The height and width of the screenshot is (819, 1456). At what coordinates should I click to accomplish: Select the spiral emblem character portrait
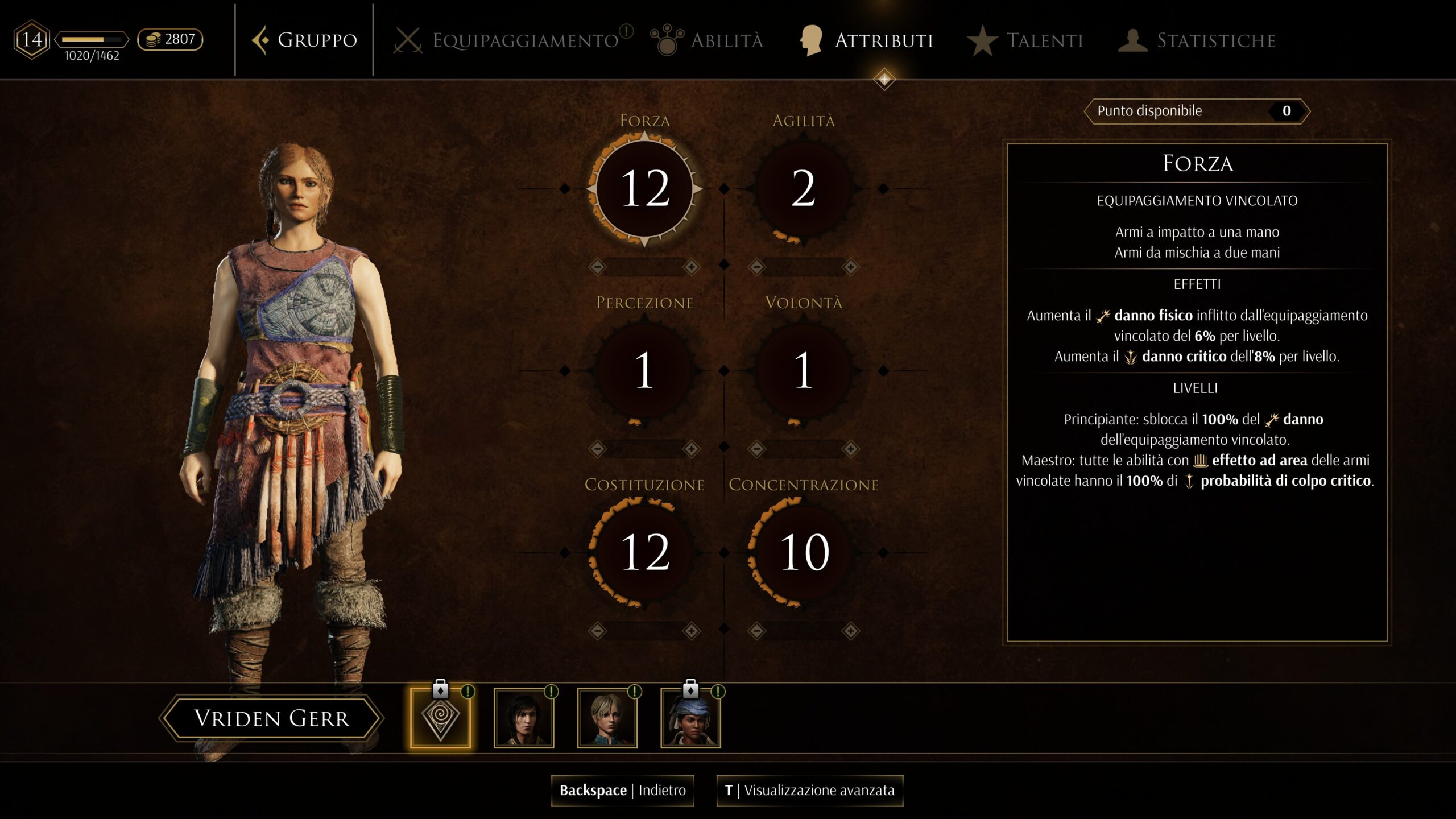pyautogui.click(x=440, y=718)
